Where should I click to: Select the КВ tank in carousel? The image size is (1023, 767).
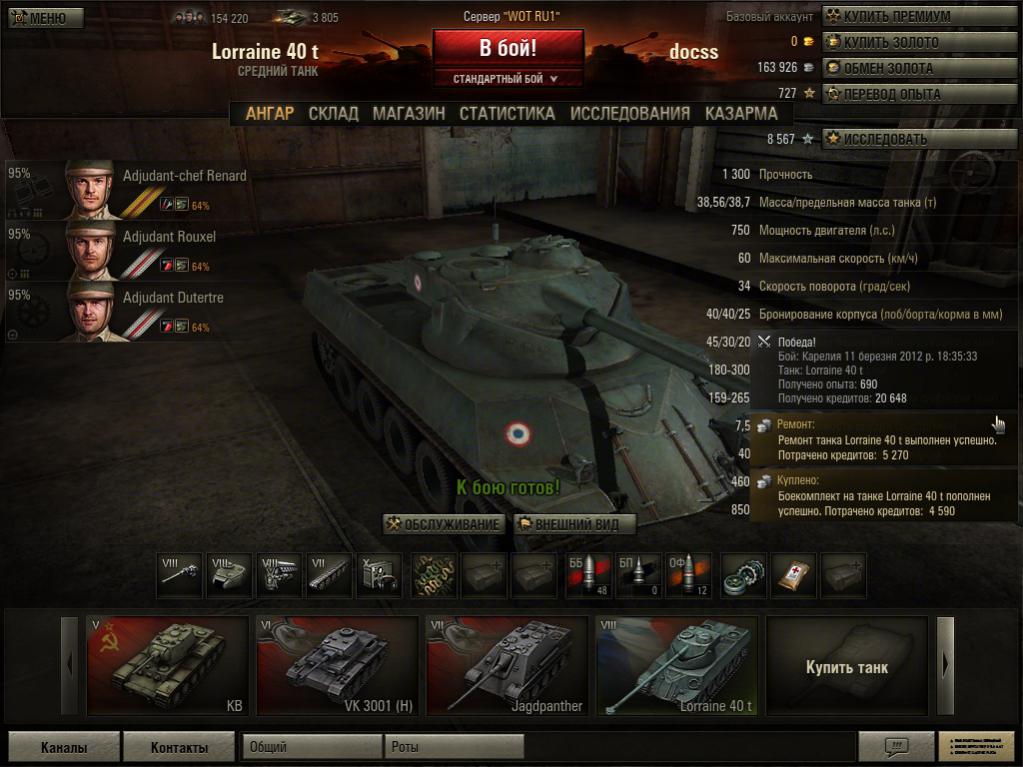pyautogui.click(x=167, y=666)
